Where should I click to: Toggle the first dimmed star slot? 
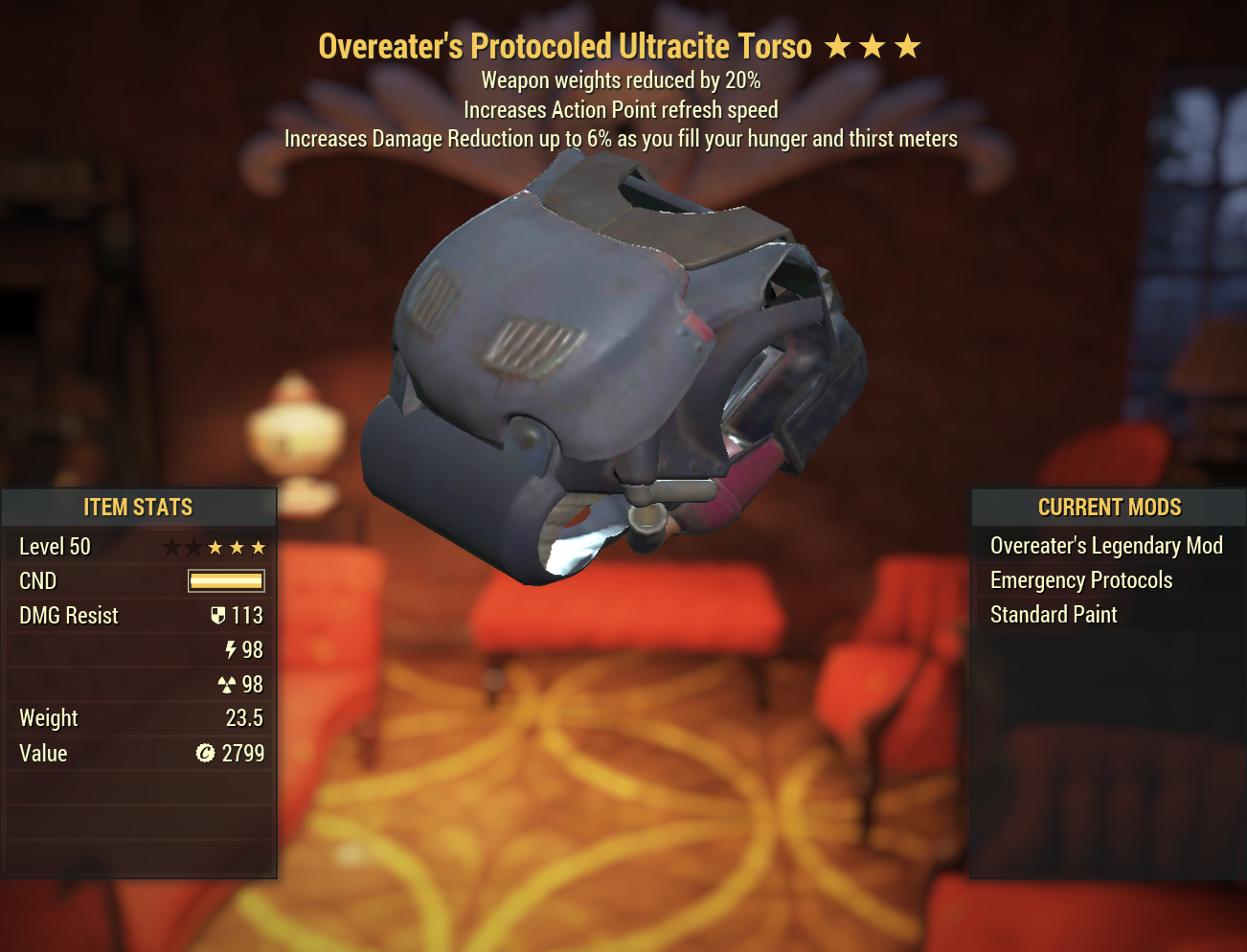(170, 547)
